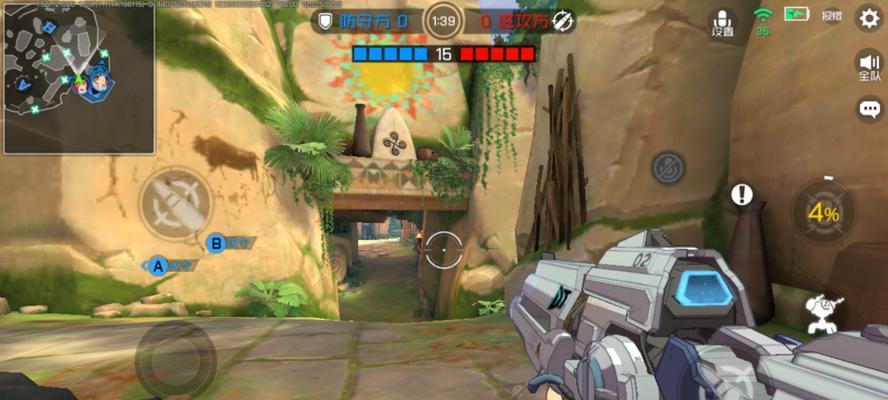Tap the crossed-out circular skill button
888x400 pixels.
pos(669,167)
